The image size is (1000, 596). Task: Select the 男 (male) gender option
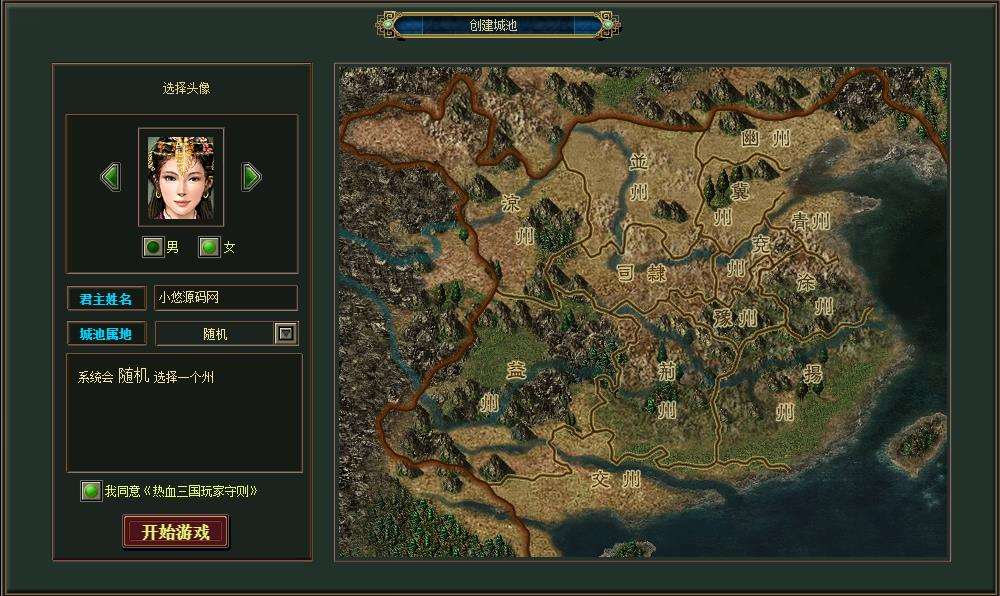click(x=152, y=247)
